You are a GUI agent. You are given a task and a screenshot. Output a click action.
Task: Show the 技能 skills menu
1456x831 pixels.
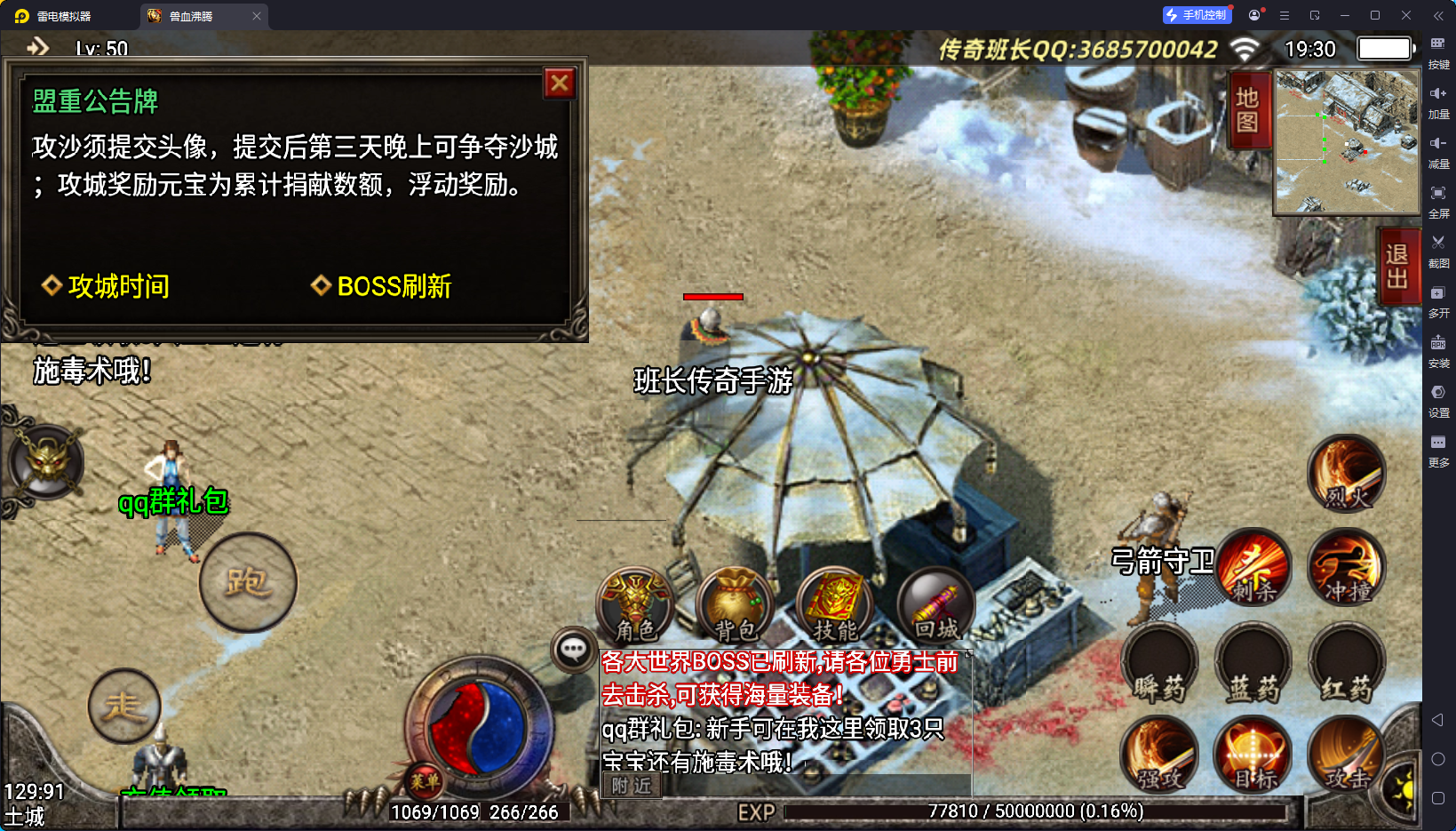click(x=835, y=606)
